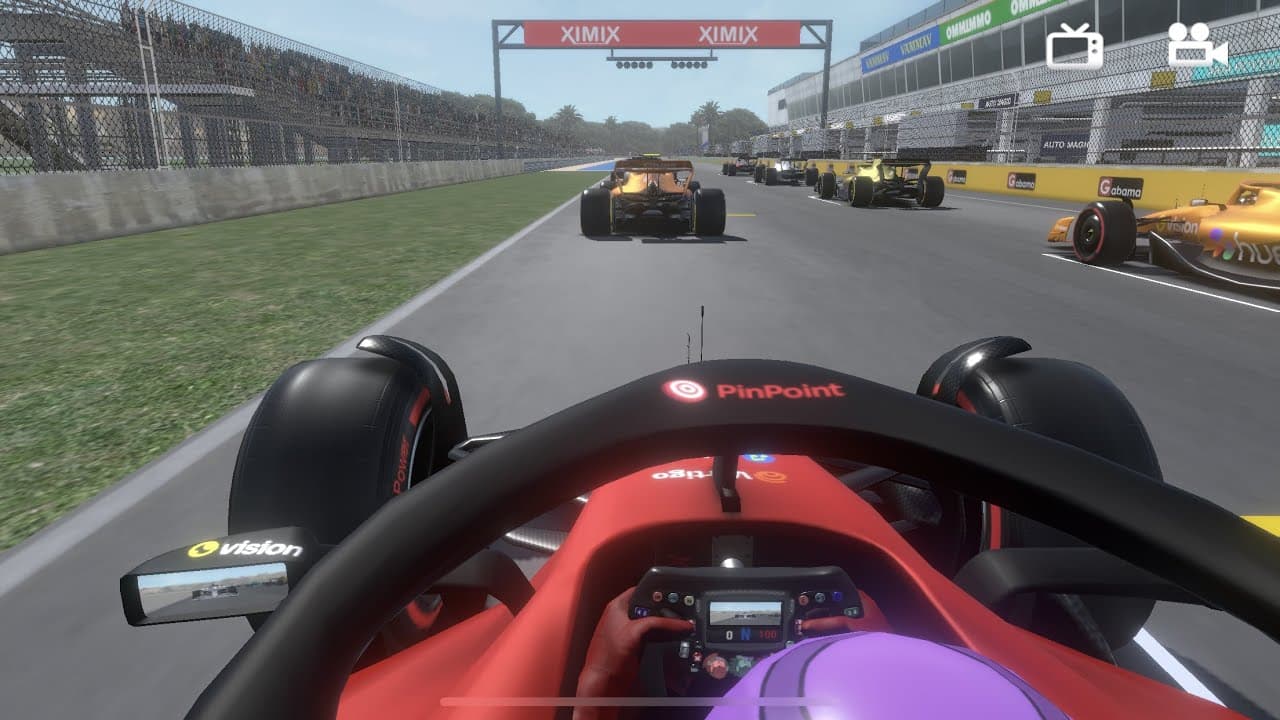Click the speed readout 100 on the display
1280x720 pixels.
768,636
